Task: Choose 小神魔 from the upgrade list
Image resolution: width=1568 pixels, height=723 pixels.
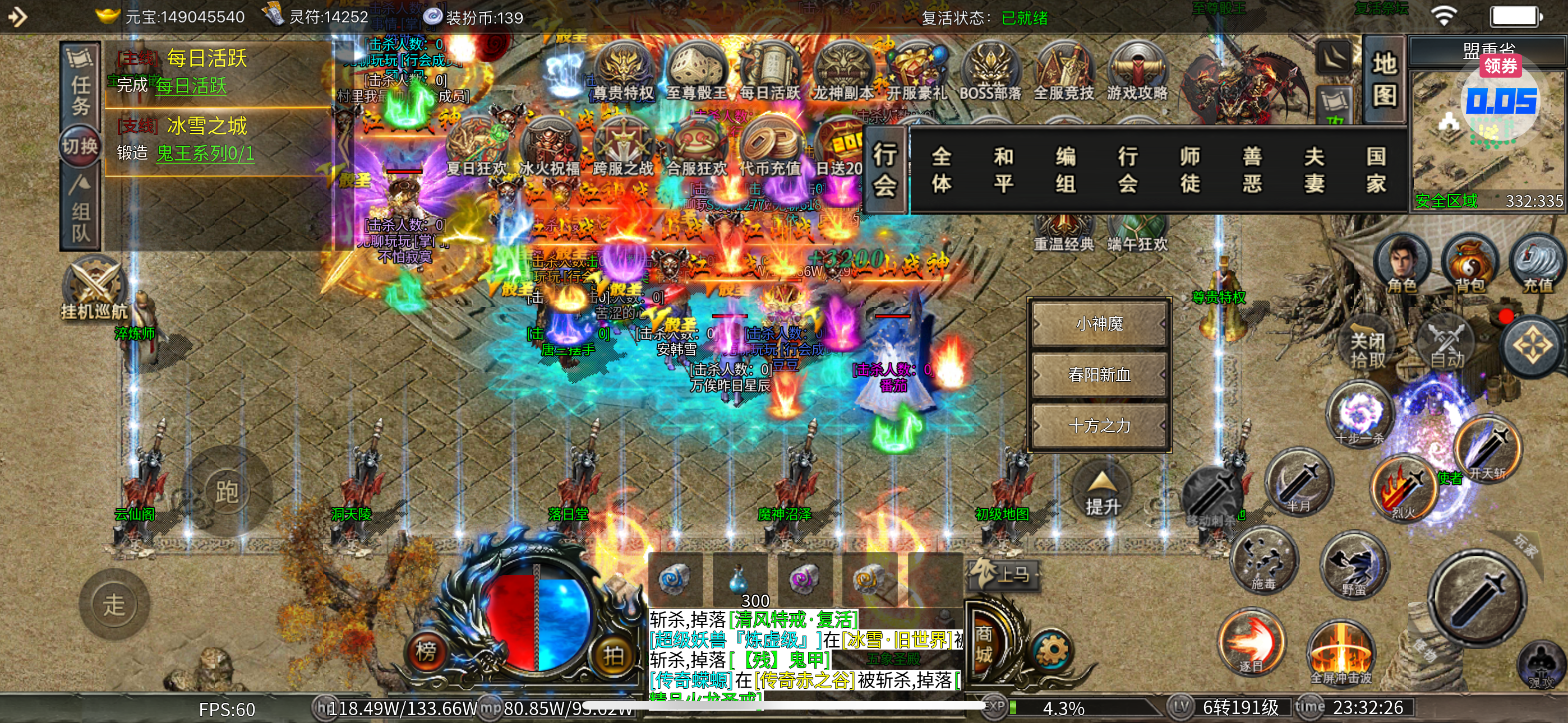Action: coord(1099,324)
